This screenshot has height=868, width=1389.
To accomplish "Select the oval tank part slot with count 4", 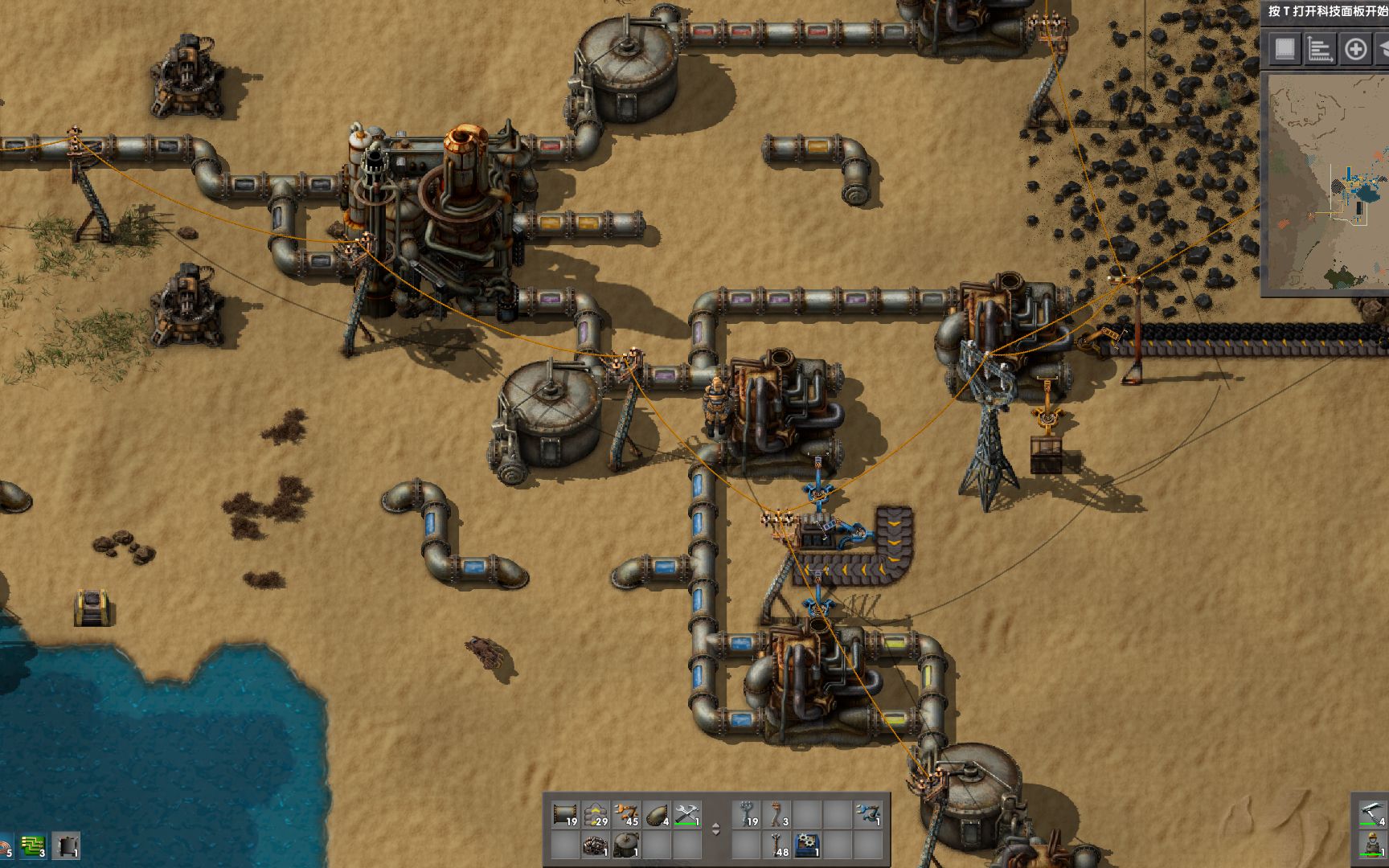I will click(x=657, y=815).
